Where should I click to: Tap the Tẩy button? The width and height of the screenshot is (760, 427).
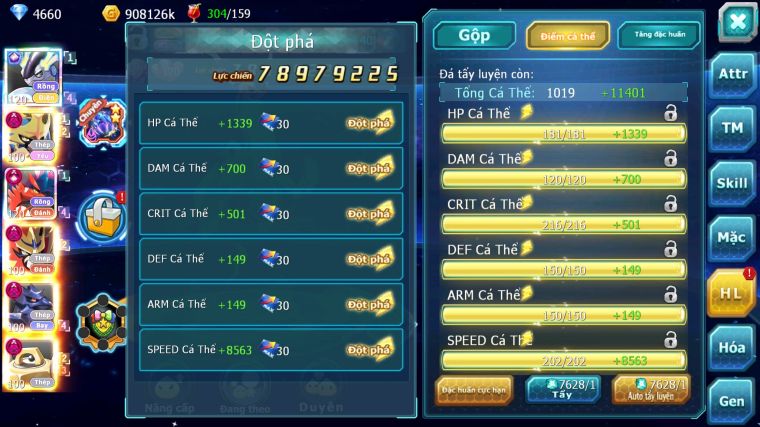562,389
